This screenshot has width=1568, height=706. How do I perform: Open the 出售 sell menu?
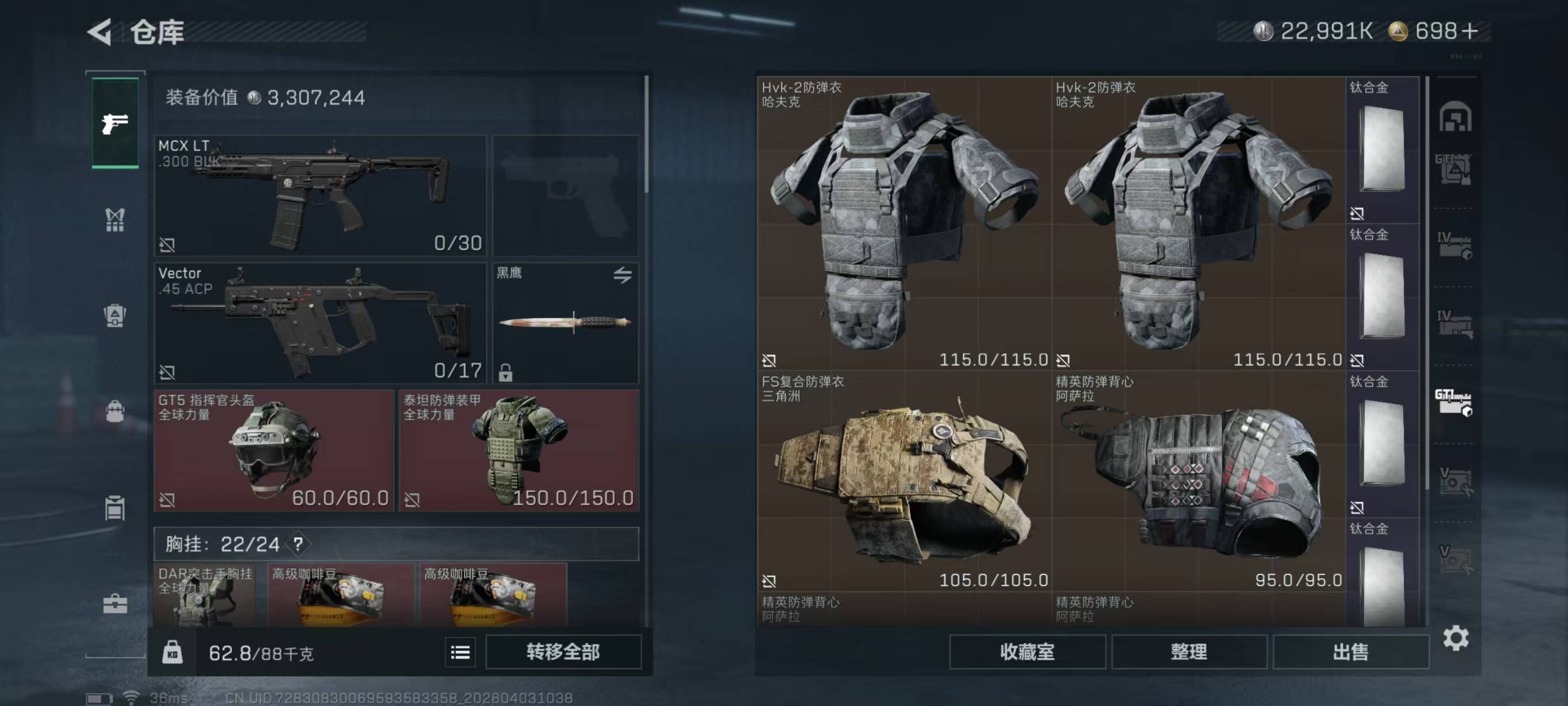point(1350,652)
